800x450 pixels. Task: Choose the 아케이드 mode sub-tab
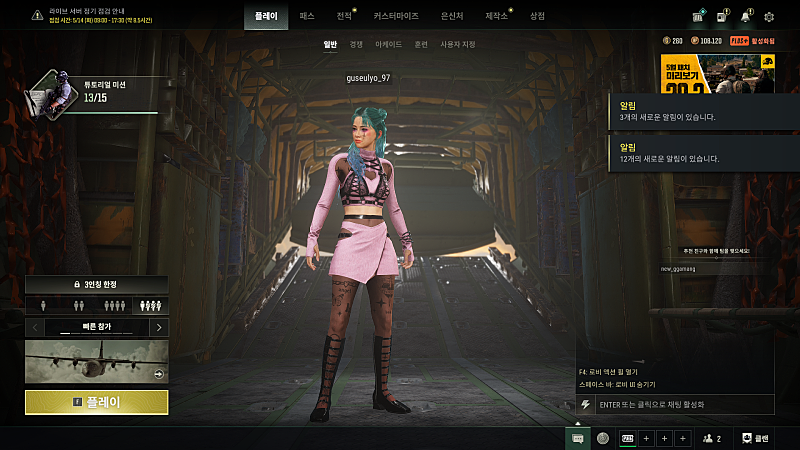(388, 45)
